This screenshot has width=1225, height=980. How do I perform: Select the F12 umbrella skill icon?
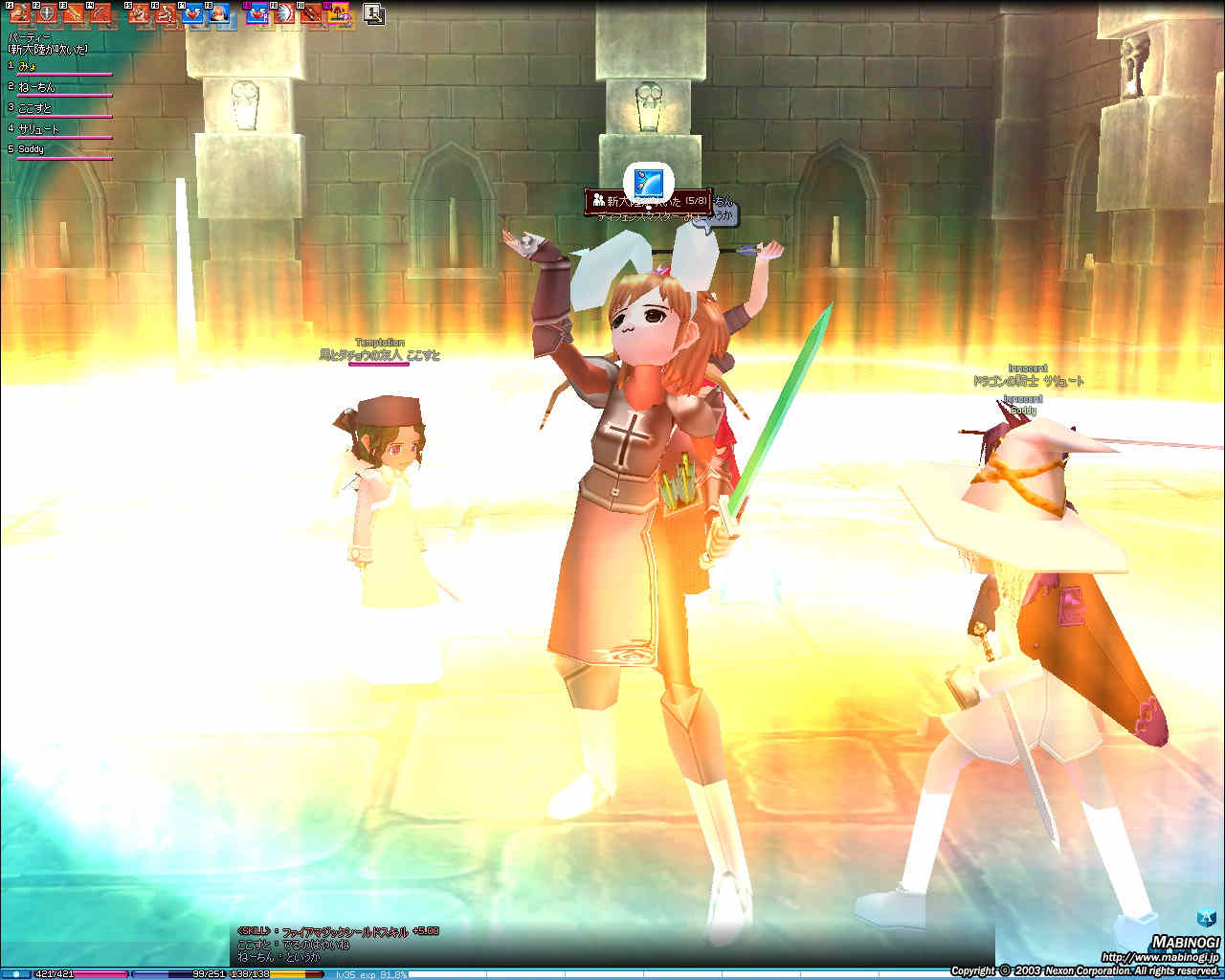tap(338, 13)
